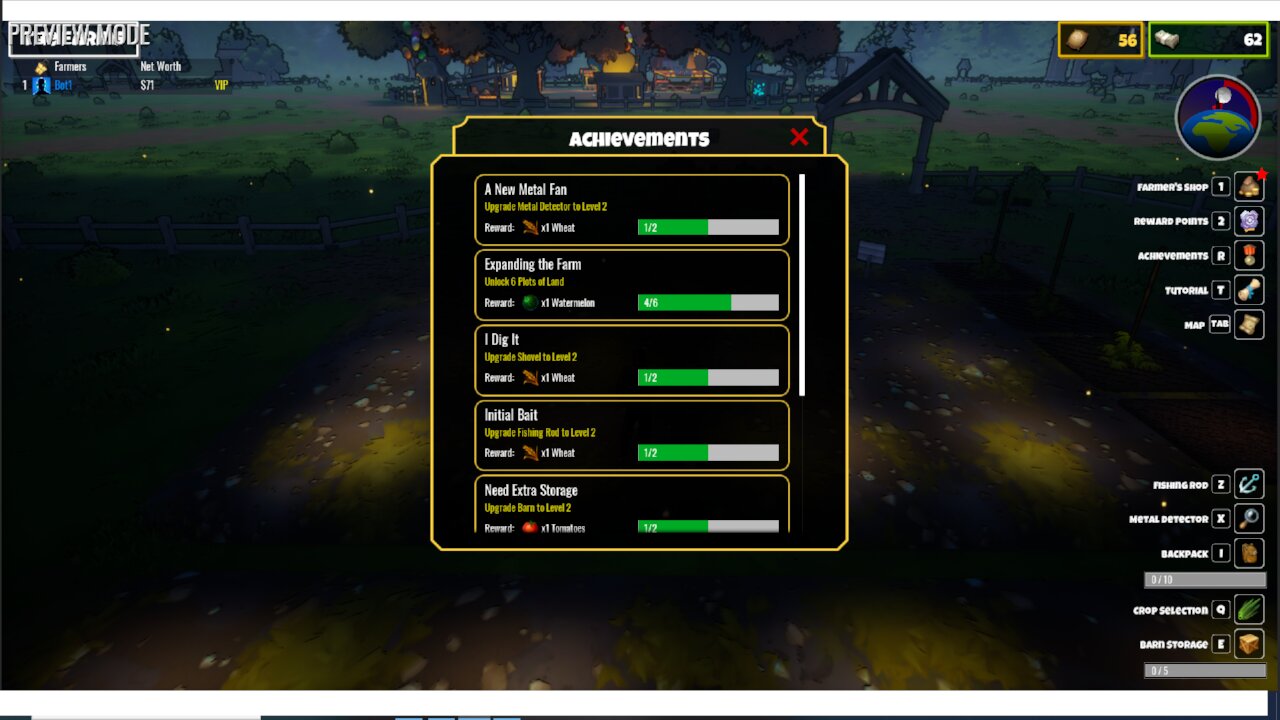Open Barn Storage

coord(1249,644)
